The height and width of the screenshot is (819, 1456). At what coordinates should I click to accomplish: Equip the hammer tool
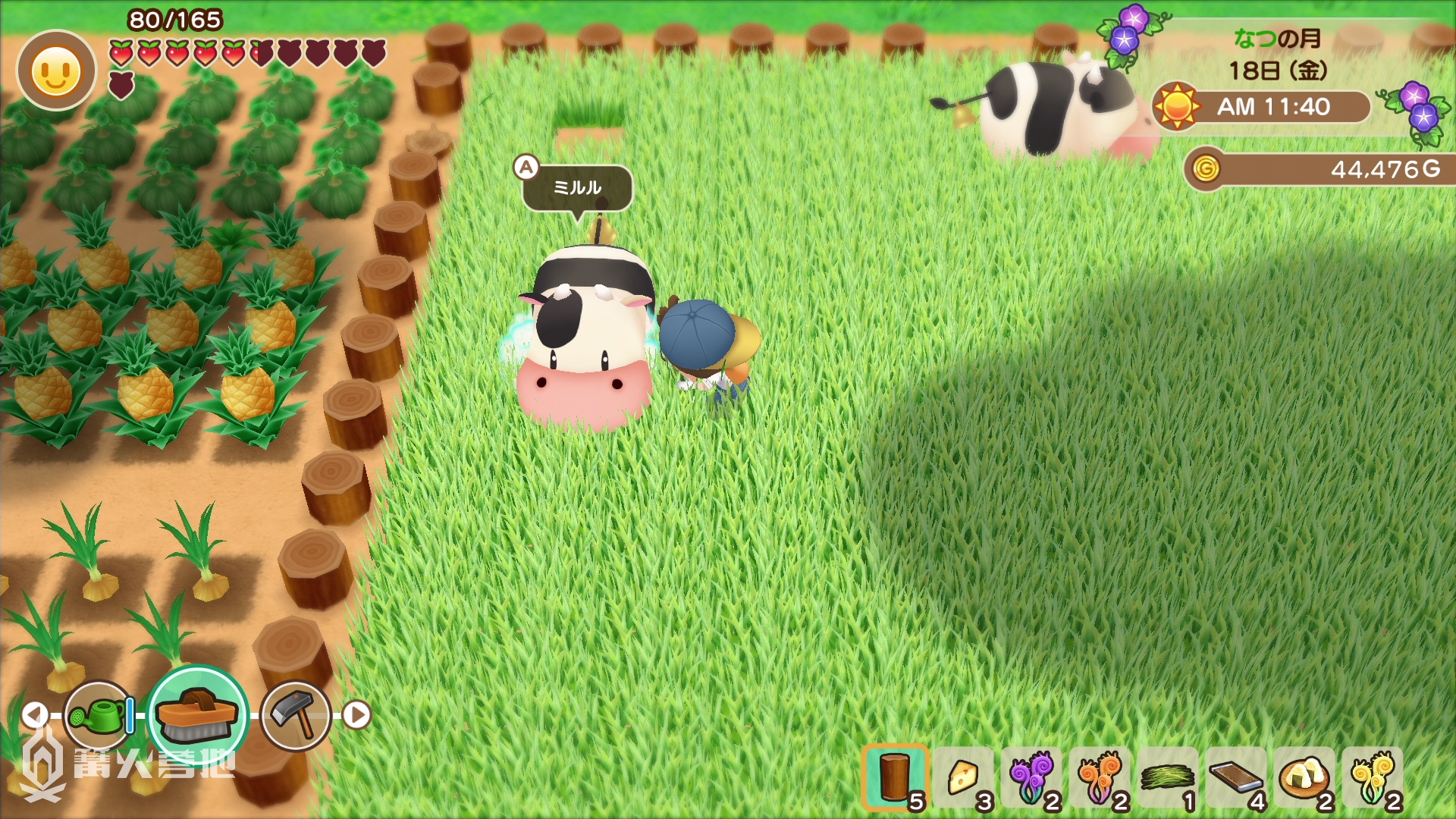click(x=296, y=715)
